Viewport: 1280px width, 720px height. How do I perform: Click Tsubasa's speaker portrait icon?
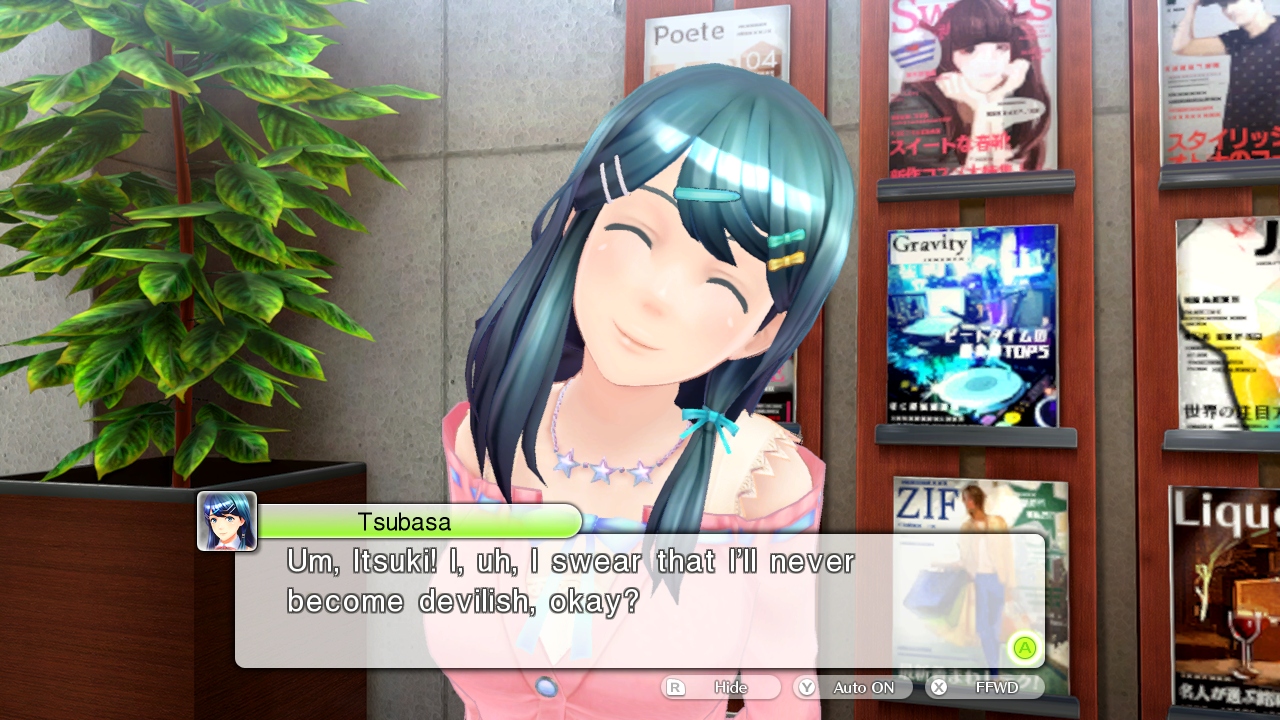(227, 521)
